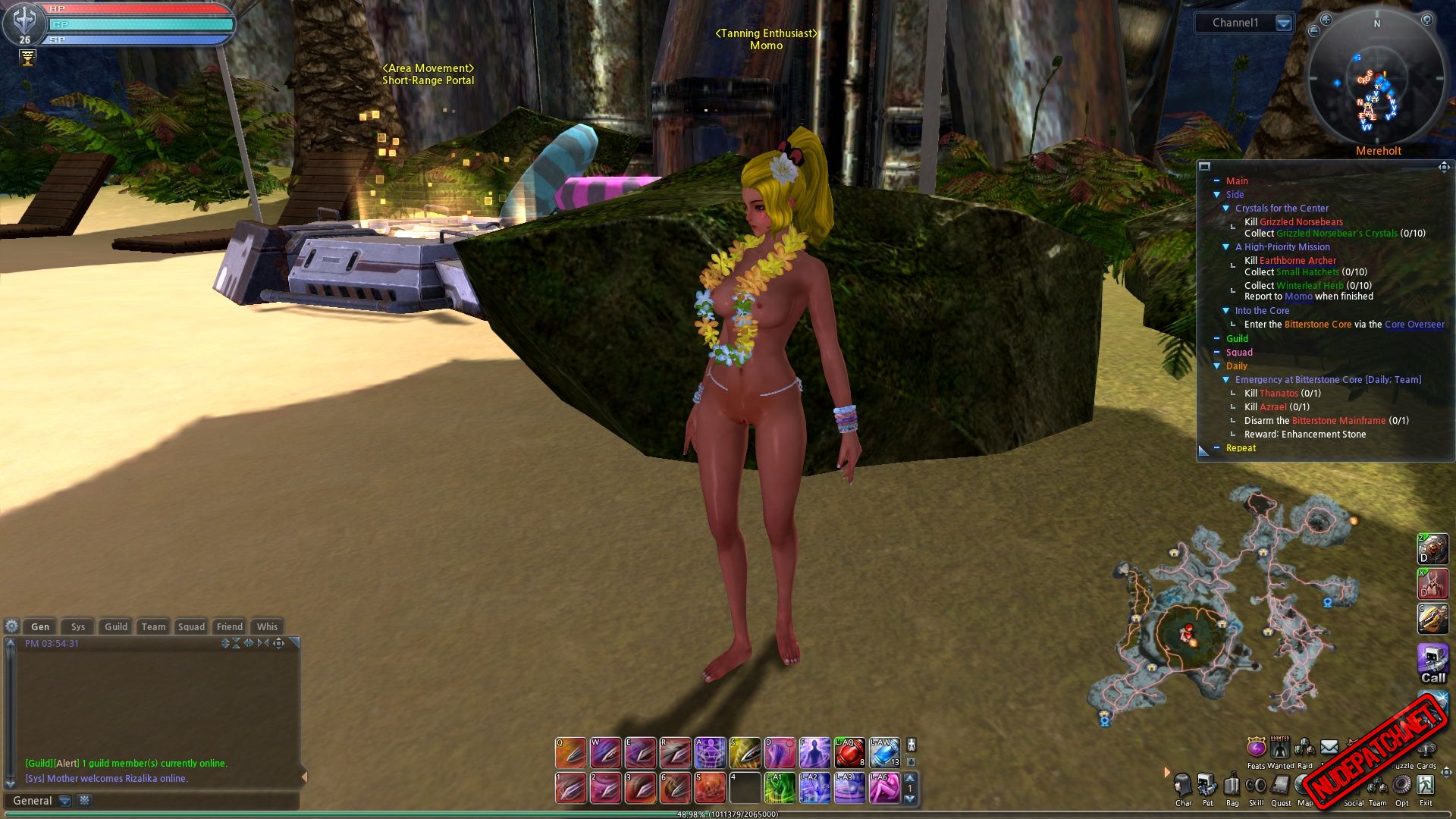Open the Quest log
Image resolution: width=1456 pixels, height=819 pixels.
click(x=1281, y=786)
